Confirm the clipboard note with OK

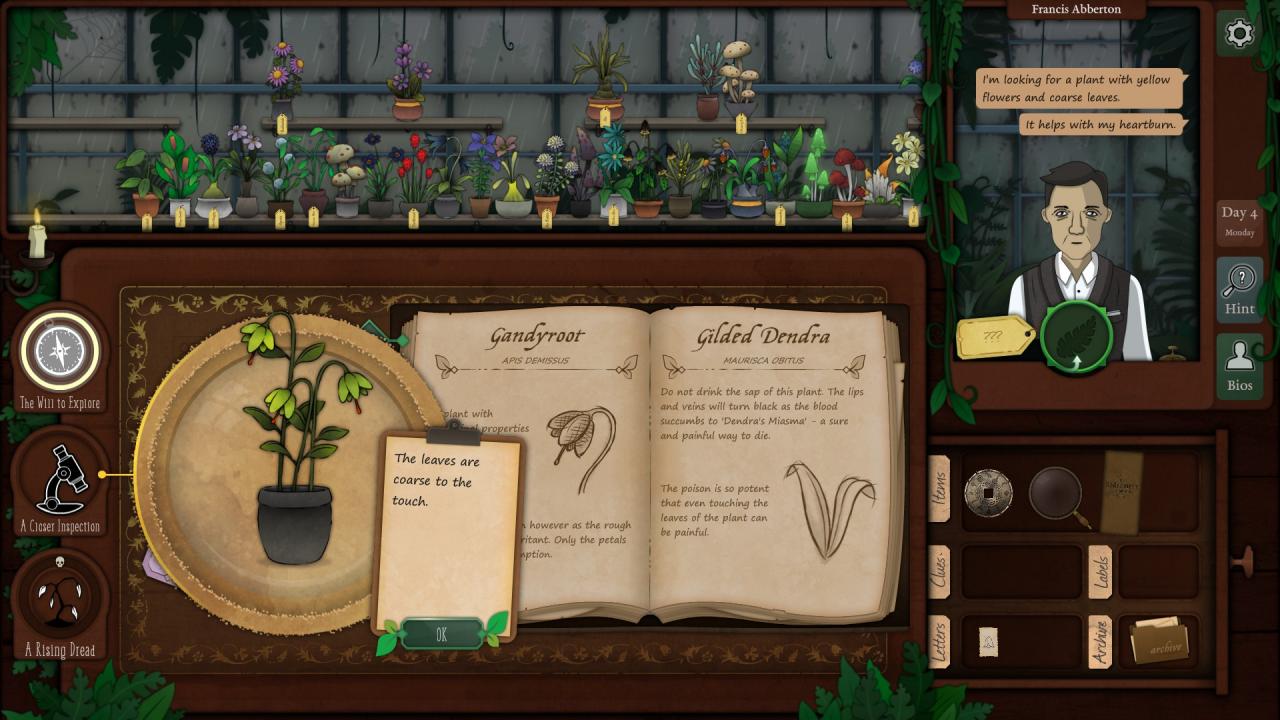click(441, 634)
